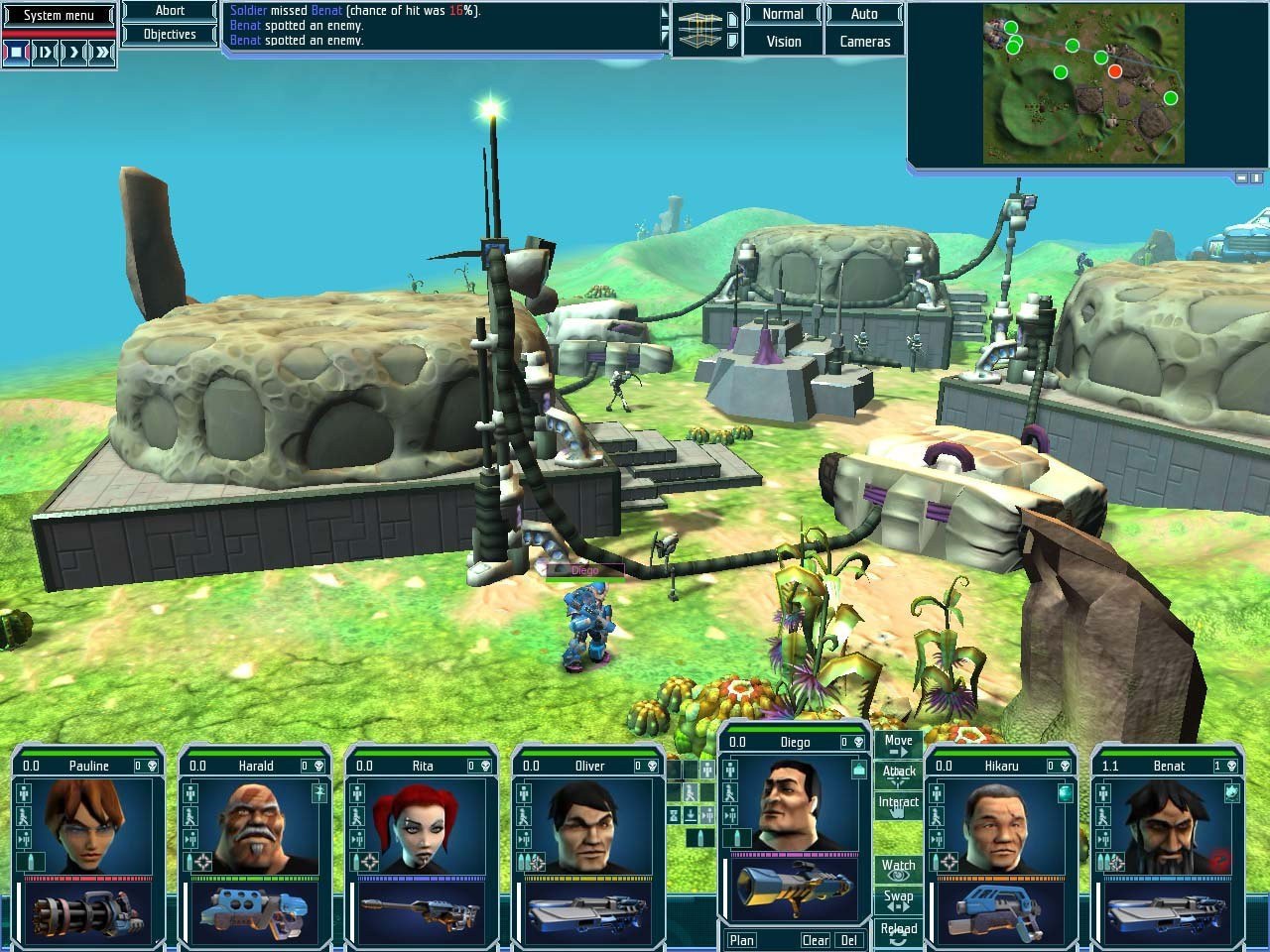Image resolution: width=1270 pixels, height=952 pixels.
Task: Choose the Move command for Diego
Action: [x=898, y=745]
